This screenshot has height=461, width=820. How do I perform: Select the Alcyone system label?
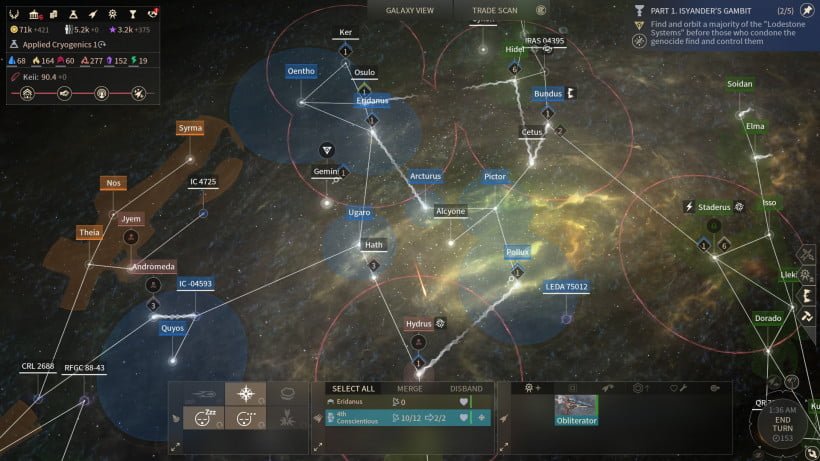[x=450, y=211]
